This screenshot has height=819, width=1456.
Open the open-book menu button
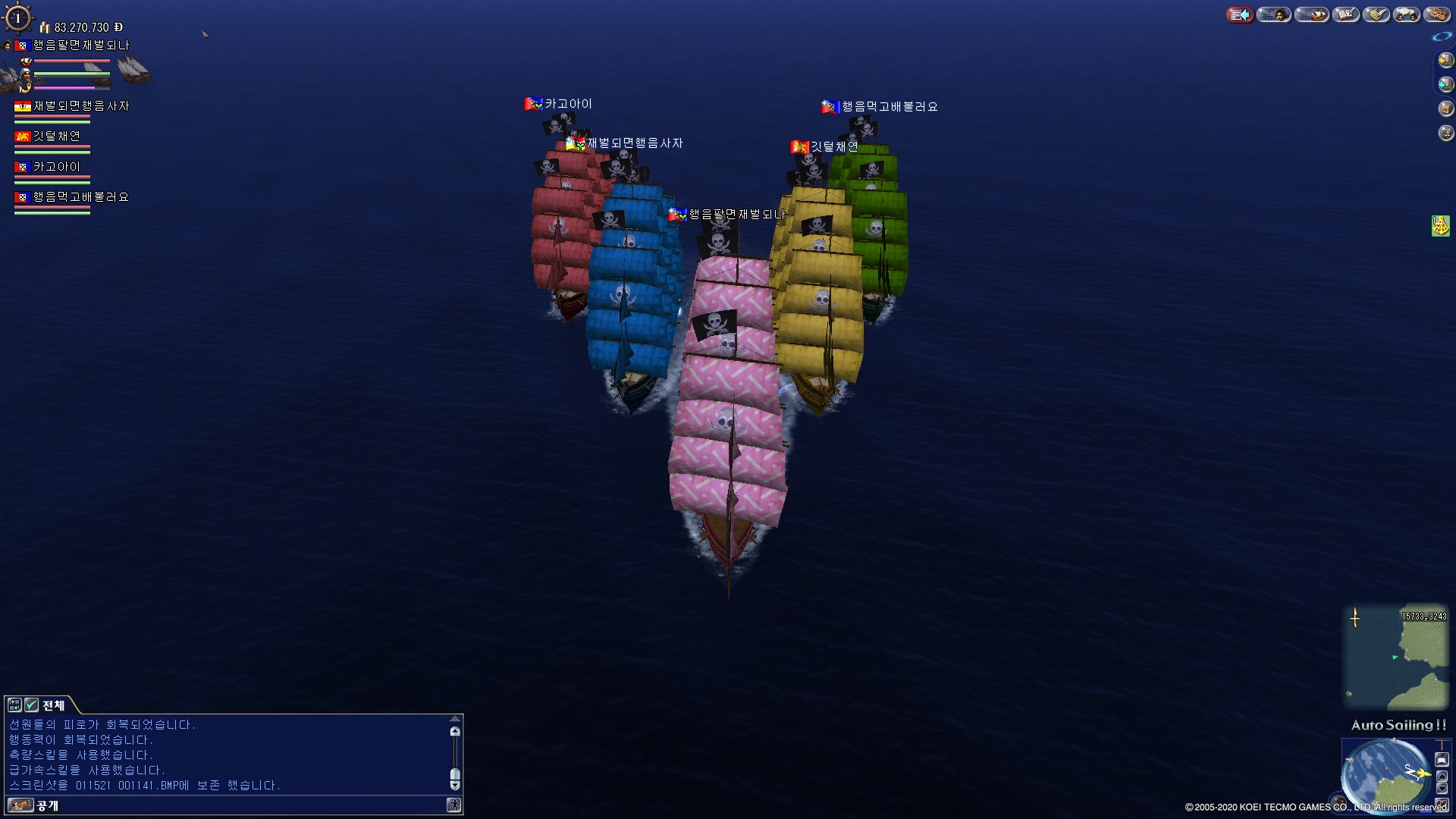[x=1346, y=14]
